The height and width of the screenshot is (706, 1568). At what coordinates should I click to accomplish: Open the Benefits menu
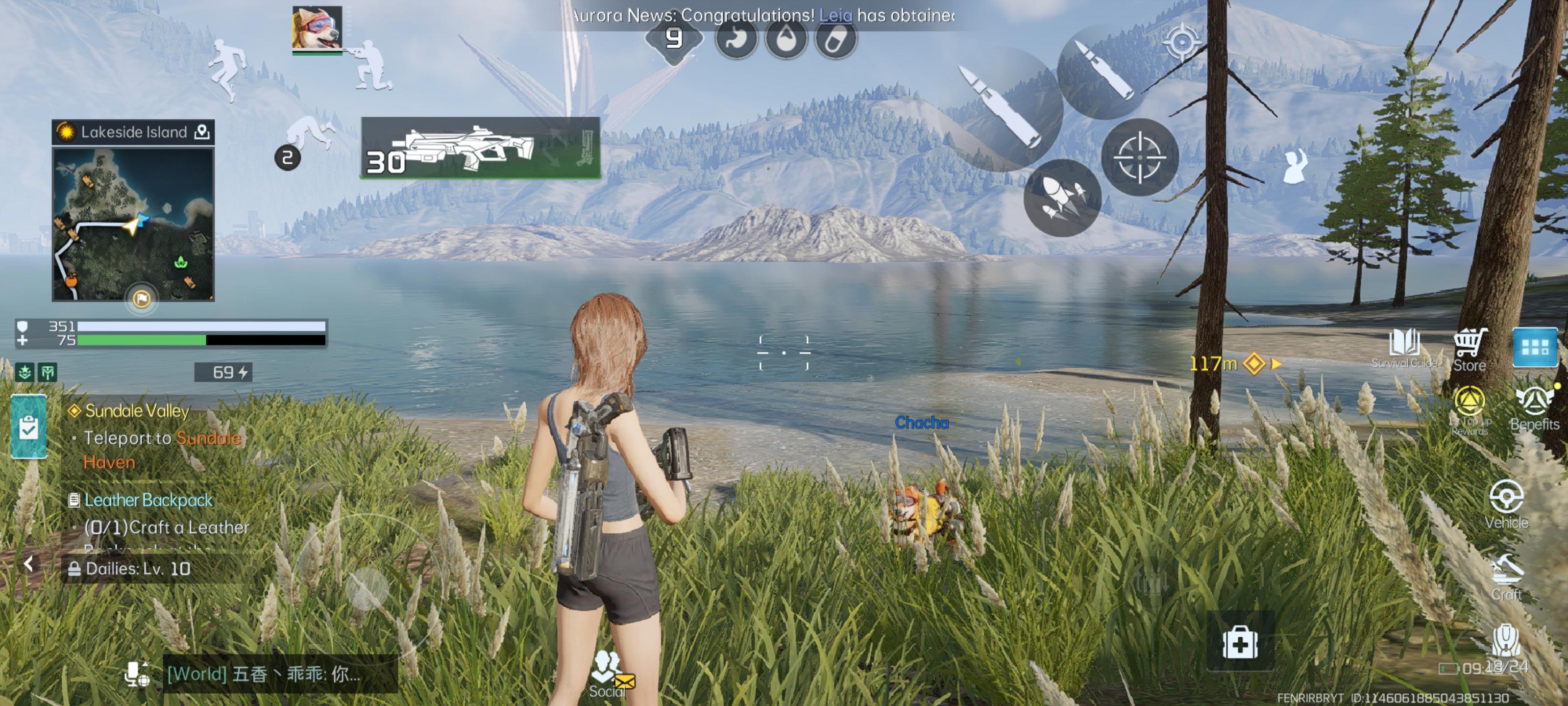[x=1534, y=408]
